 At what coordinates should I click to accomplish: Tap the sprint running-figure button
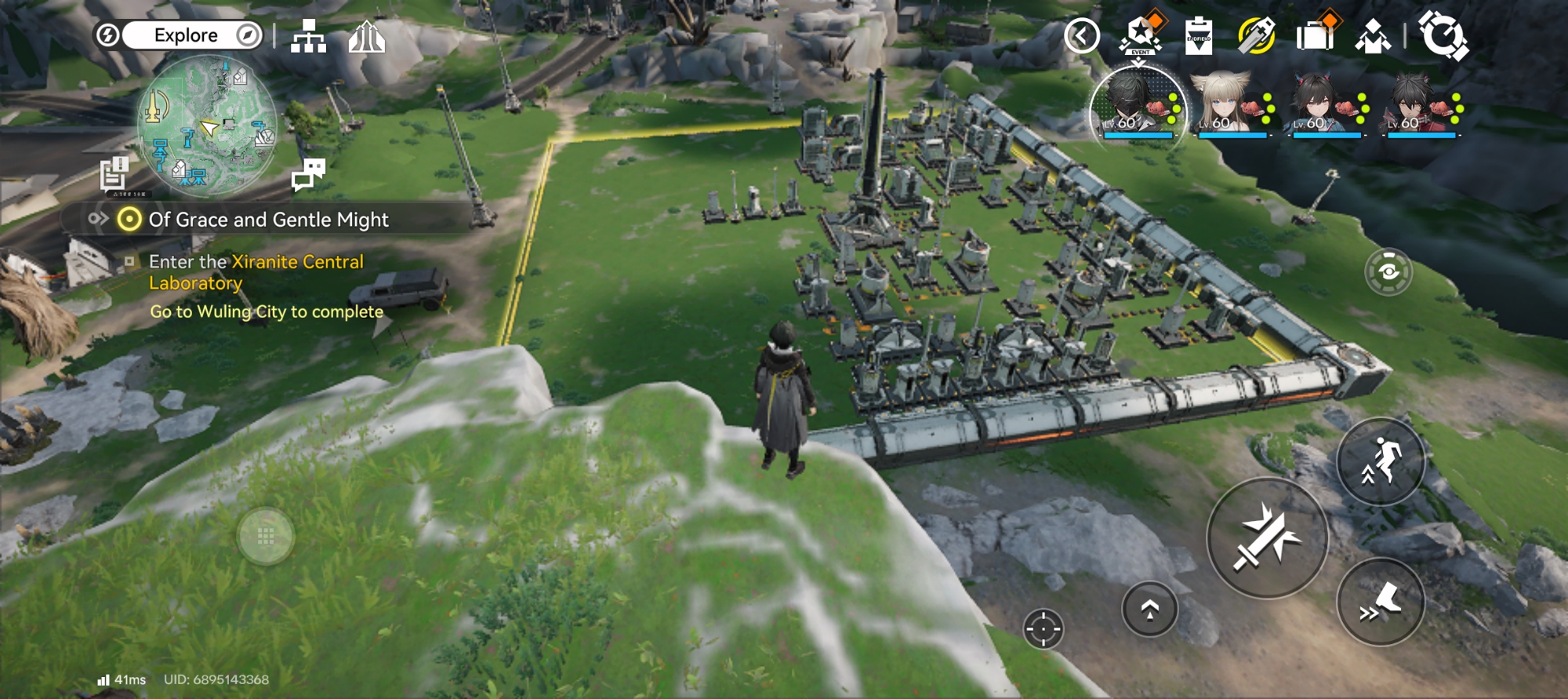point(1381,462)
